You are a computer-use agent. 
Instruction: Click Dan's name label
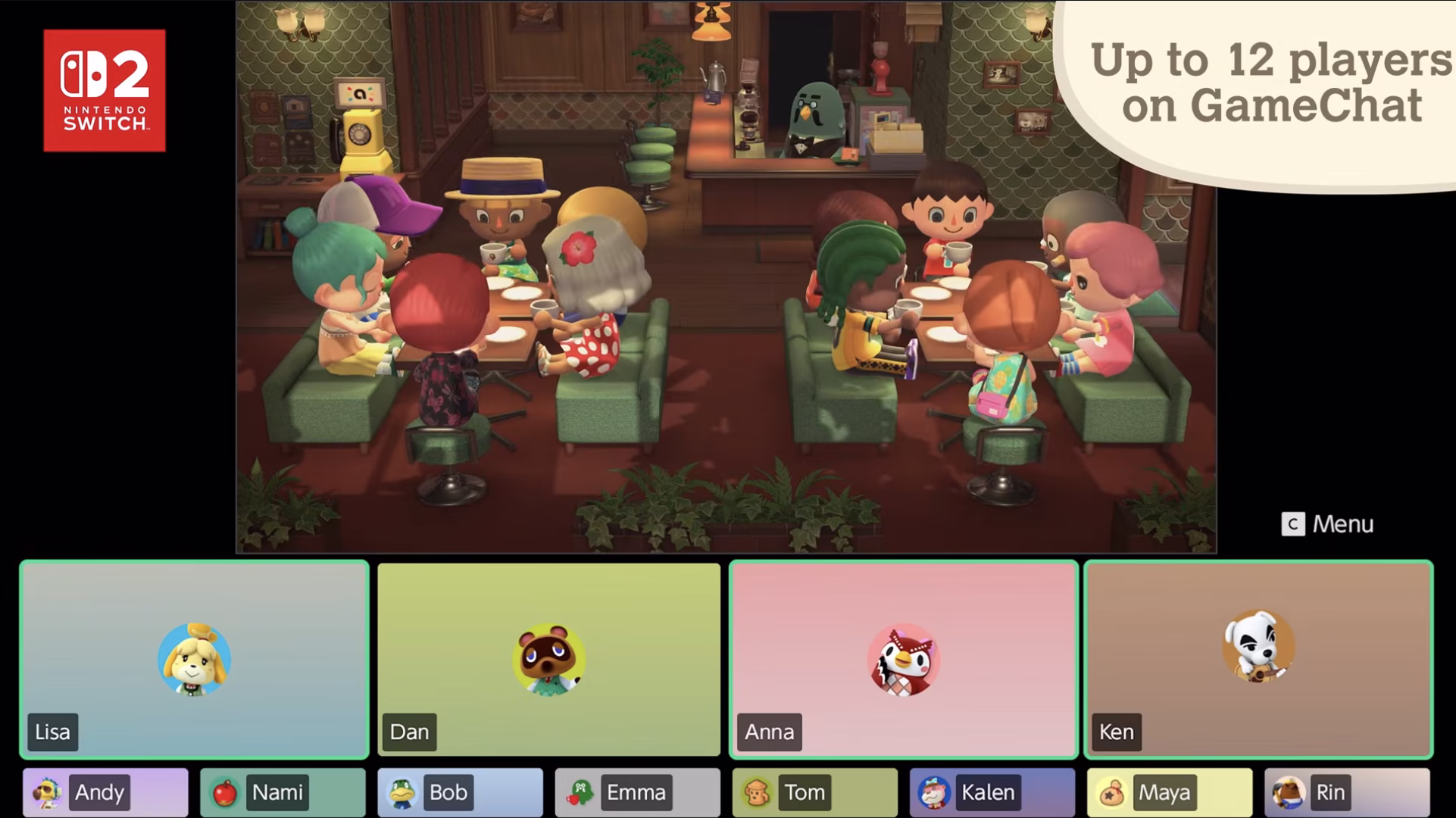(x=409, y=732)
